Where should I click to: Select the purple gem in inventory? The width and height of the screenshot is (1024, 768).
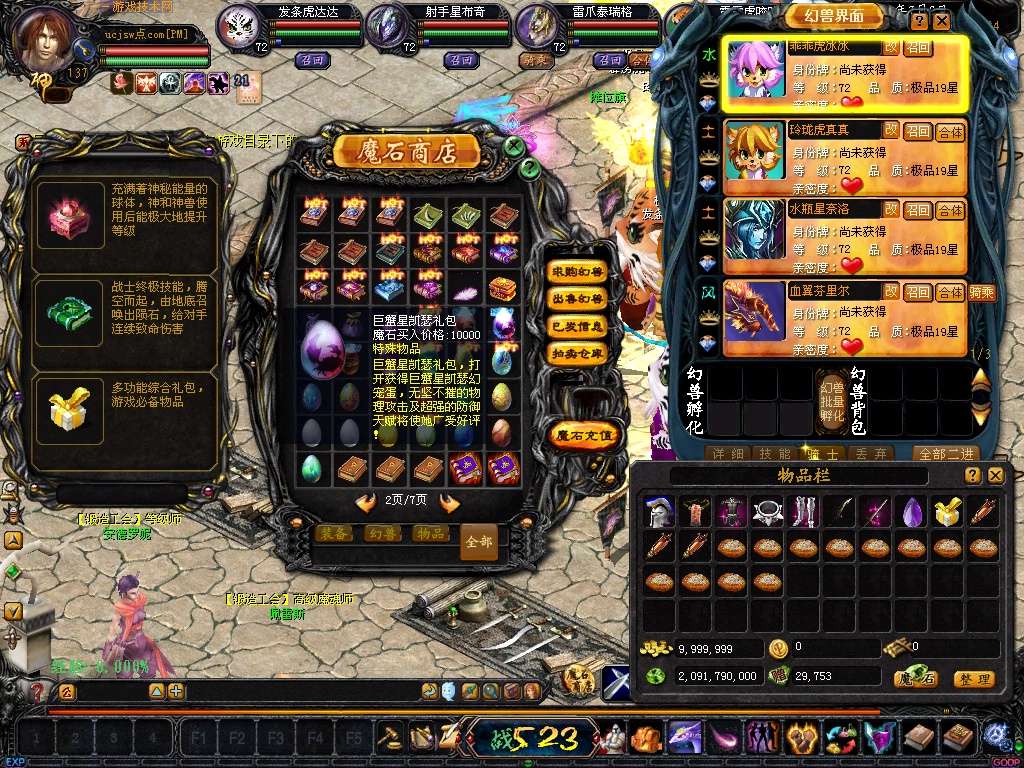911,512
